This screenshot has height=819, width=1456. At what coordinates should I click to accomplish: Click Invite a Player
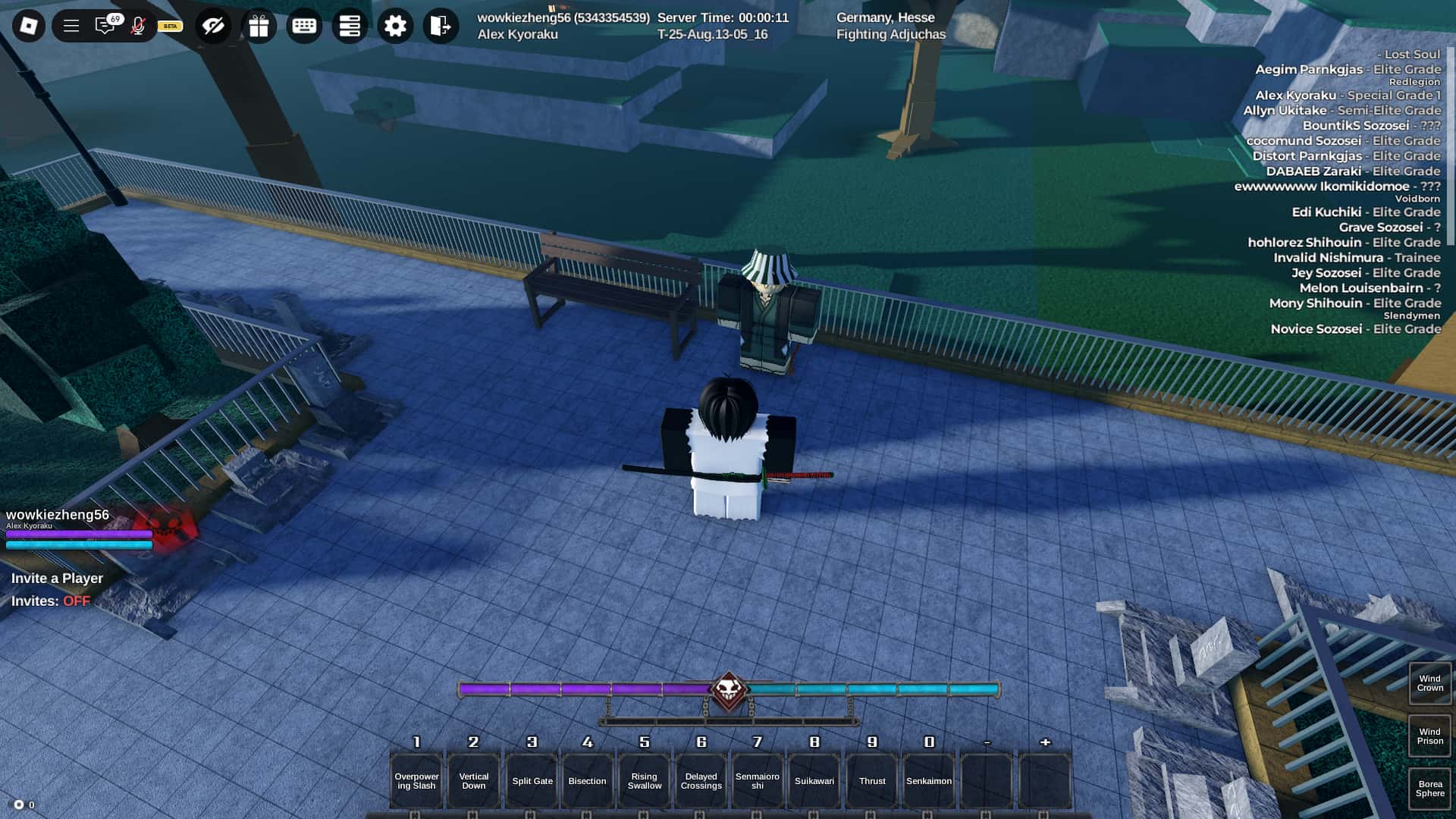pos(56,578)
